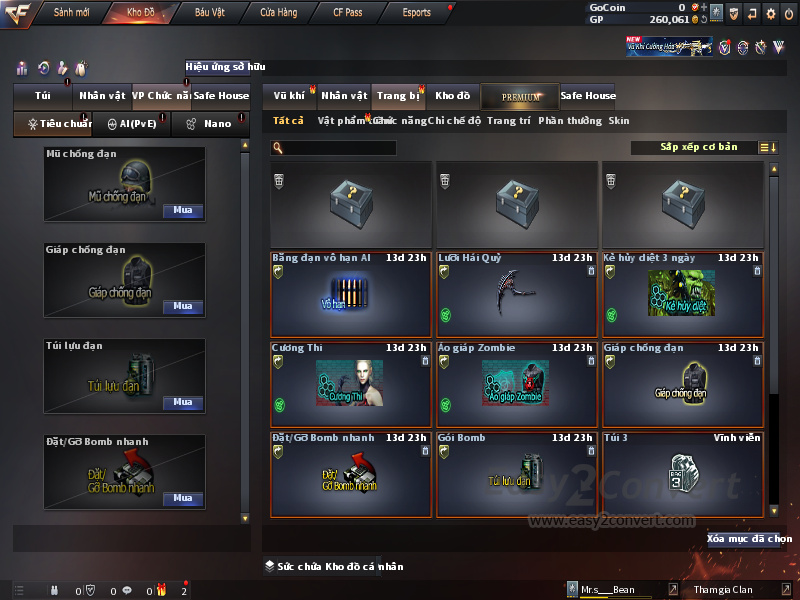
Task: Close the game with the X button
Action: coord(789,13)
